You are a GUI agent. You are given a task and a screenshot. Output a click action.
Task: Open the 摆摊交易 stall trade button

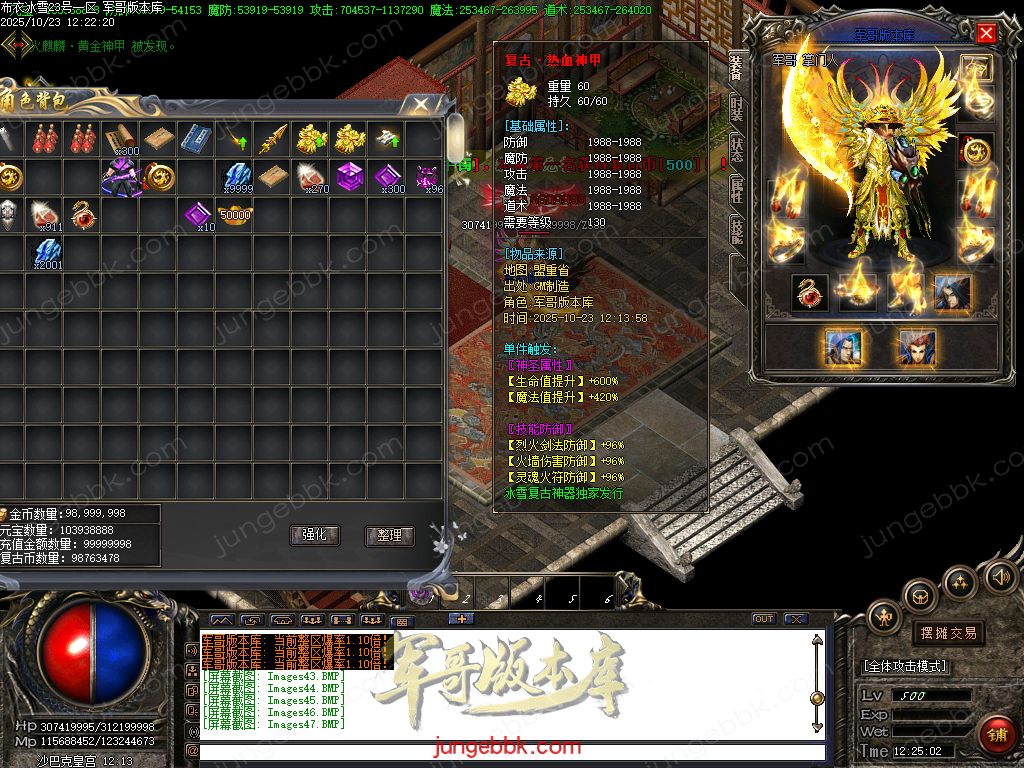pyautogui.click(x=947, y=633)
